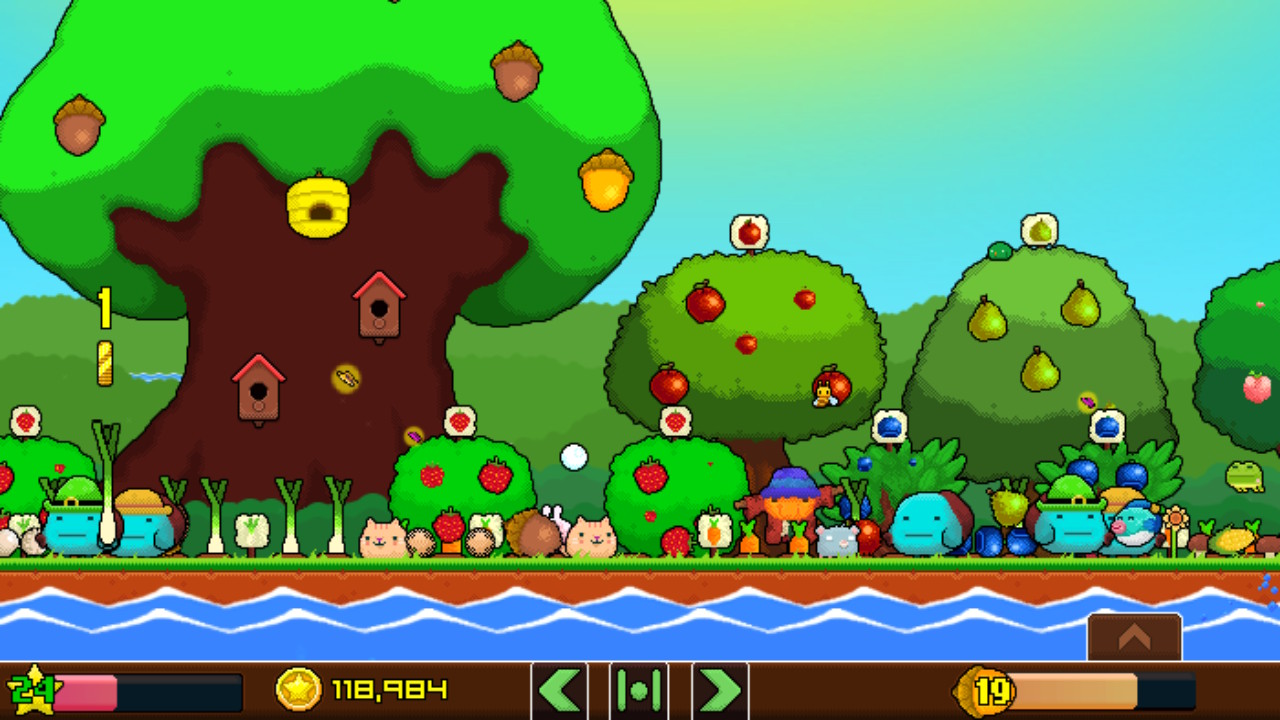This screenshot has width=1280, height=720.
Task: Expand the menu with the up-chevron tab
Action: pos(1134,637)
